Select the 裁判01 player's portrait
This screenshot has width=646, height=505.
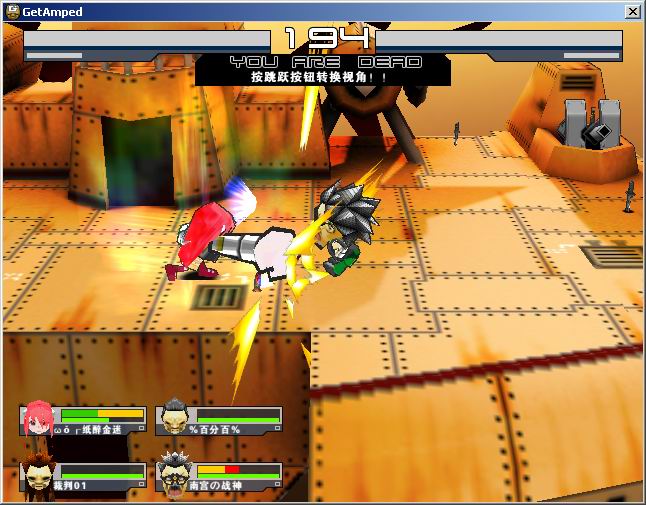click(37, 476)
